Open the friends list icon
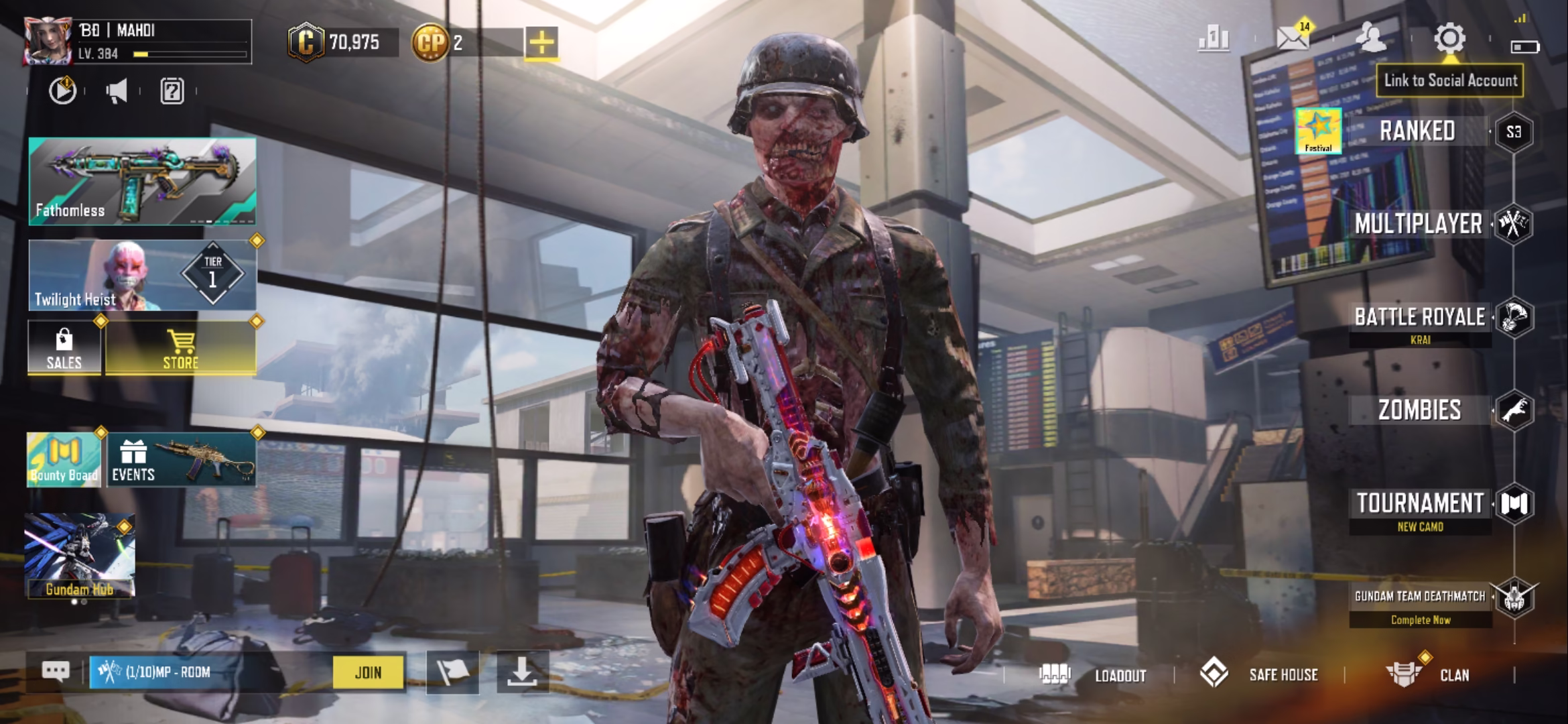 click(1370, 38)
